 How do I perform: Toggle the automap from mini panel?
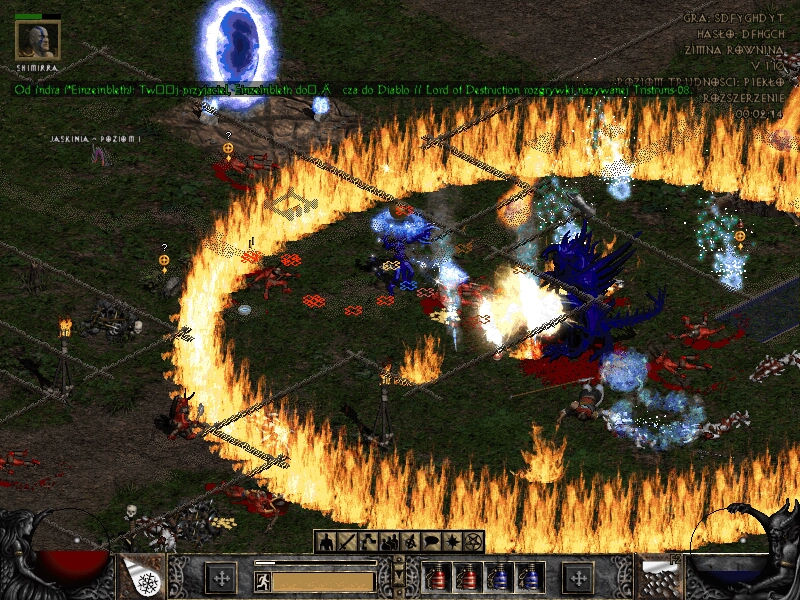point(410,541)
